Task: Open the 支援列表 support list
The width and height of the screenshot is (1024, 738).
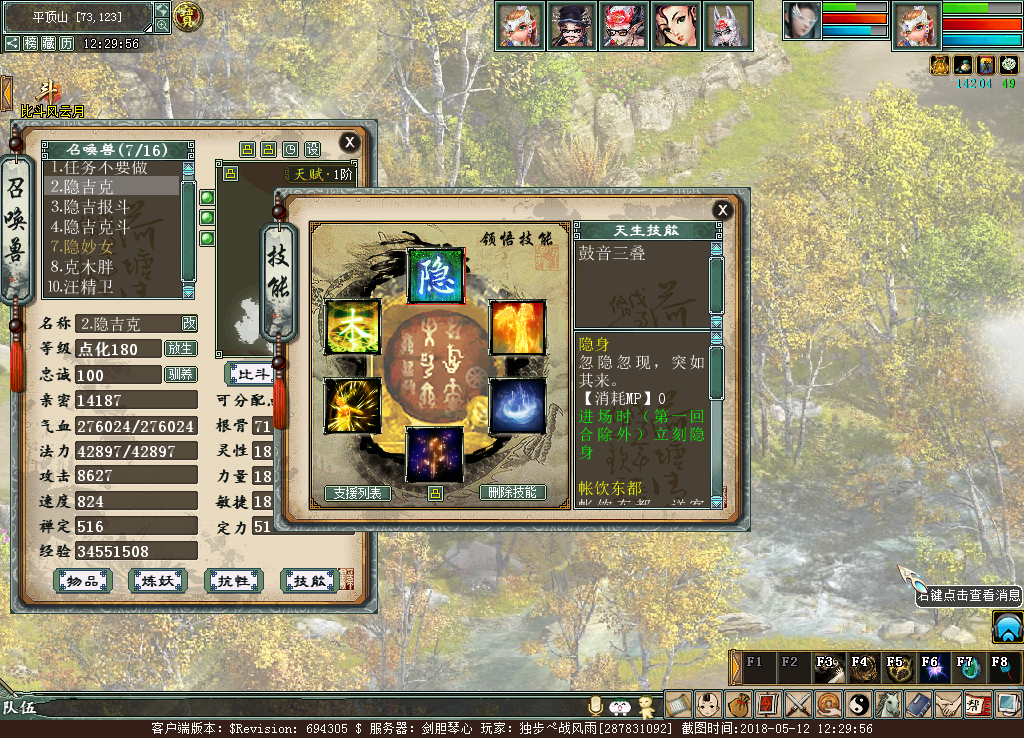Action: [357, 493]
